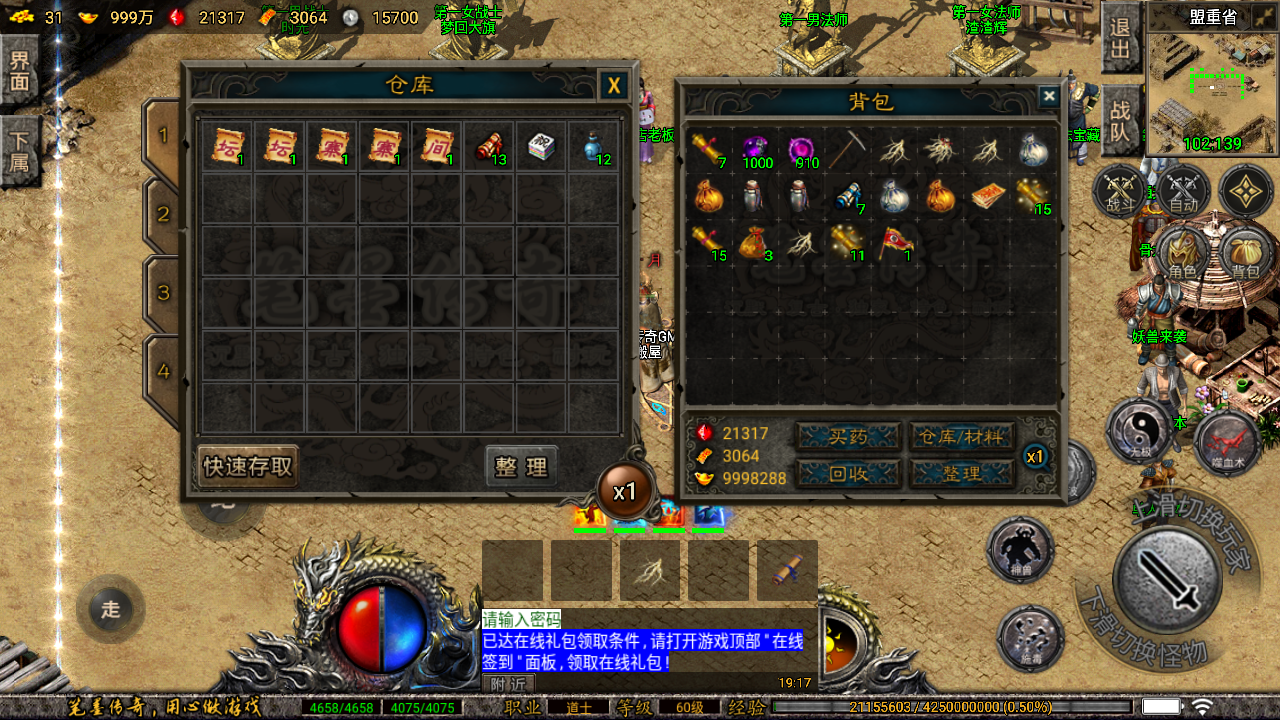Toggle 自动 auto-combat mode
This screenshot has width=1280, height=720.
tap(1183, 190)
